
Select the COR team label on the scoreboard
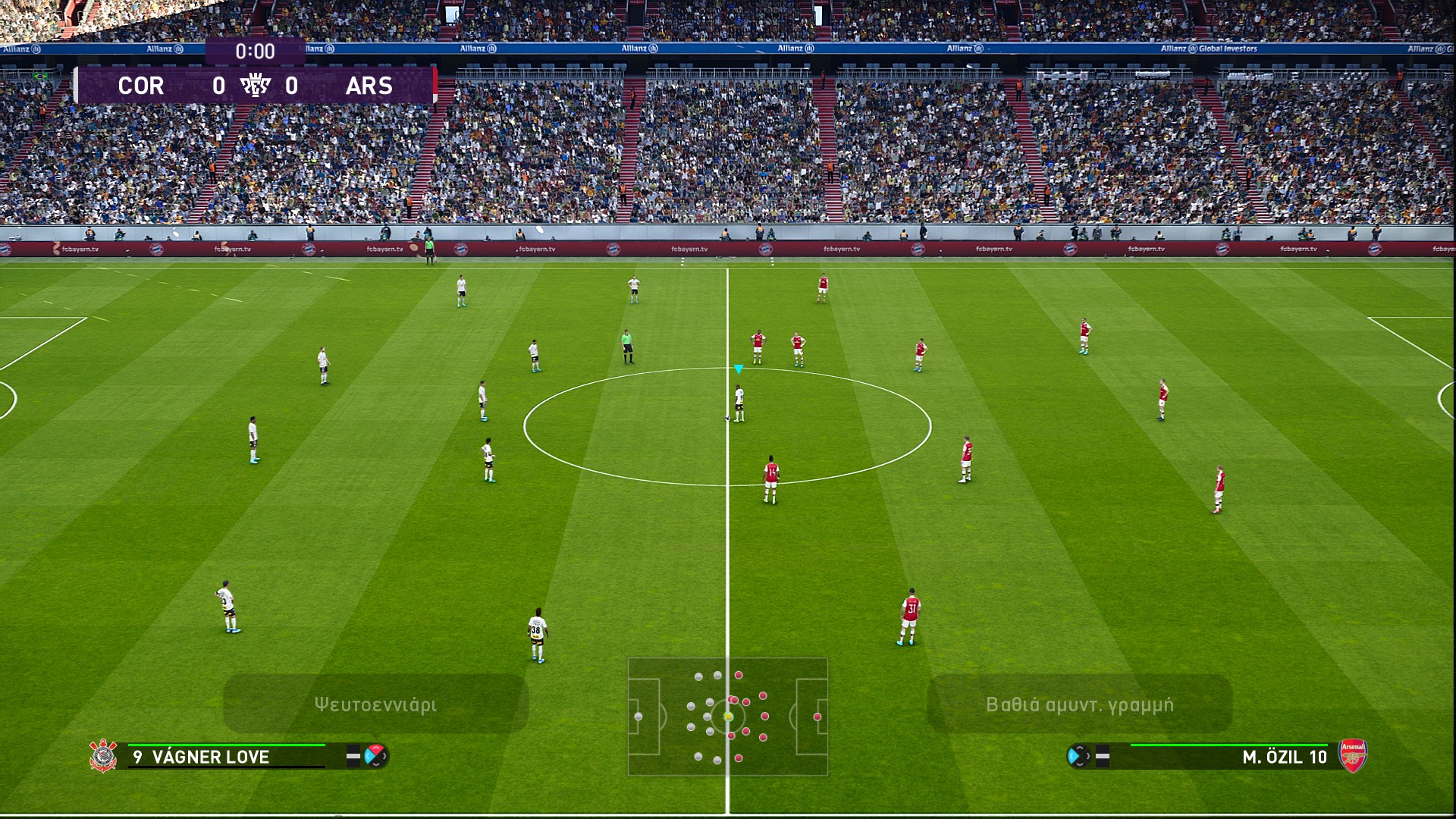tap(140, 86)
